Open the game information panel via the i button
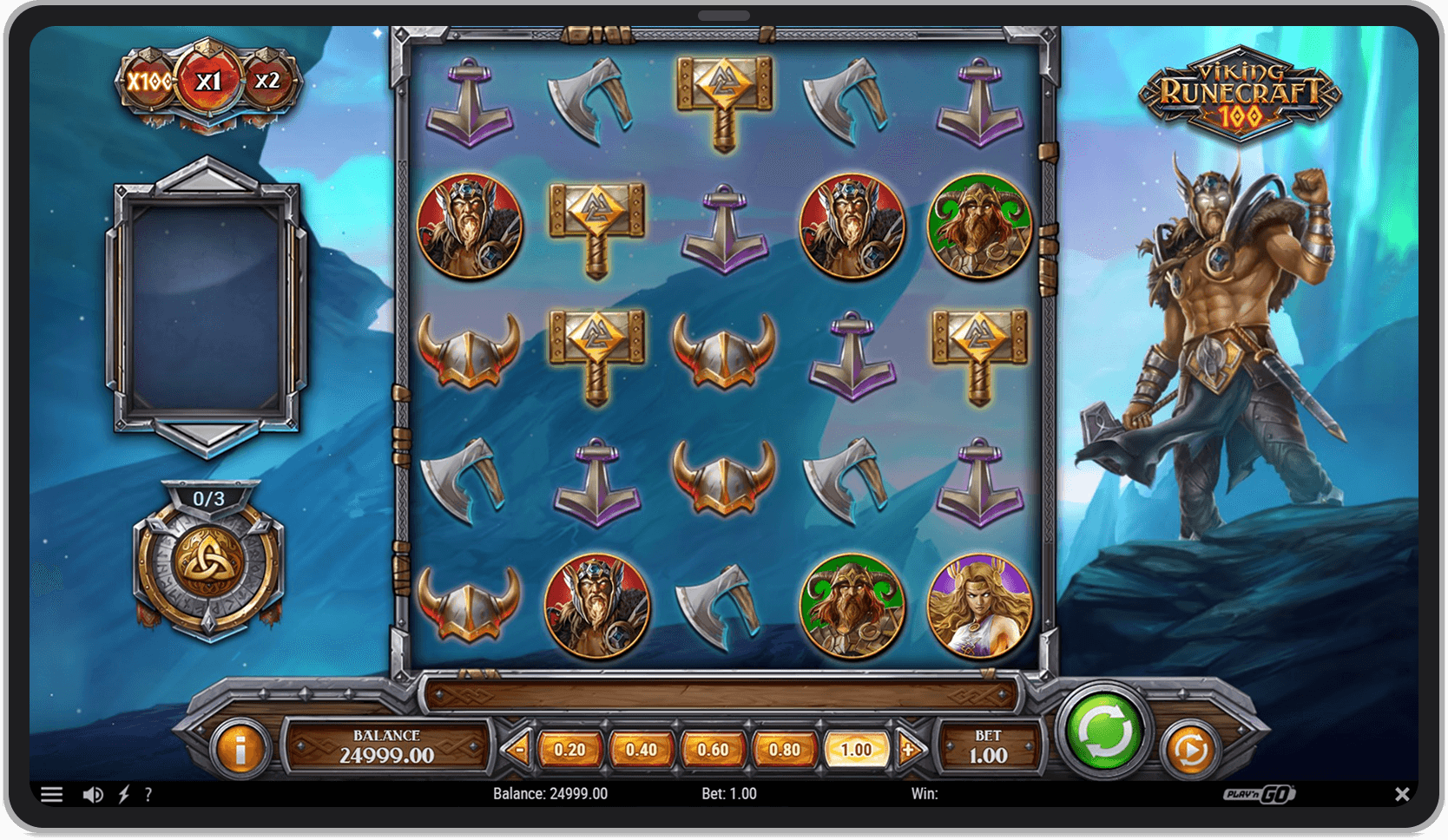The width and height of the screenshot is (1448, 840). pyautogui.click(x=240, y=747)
